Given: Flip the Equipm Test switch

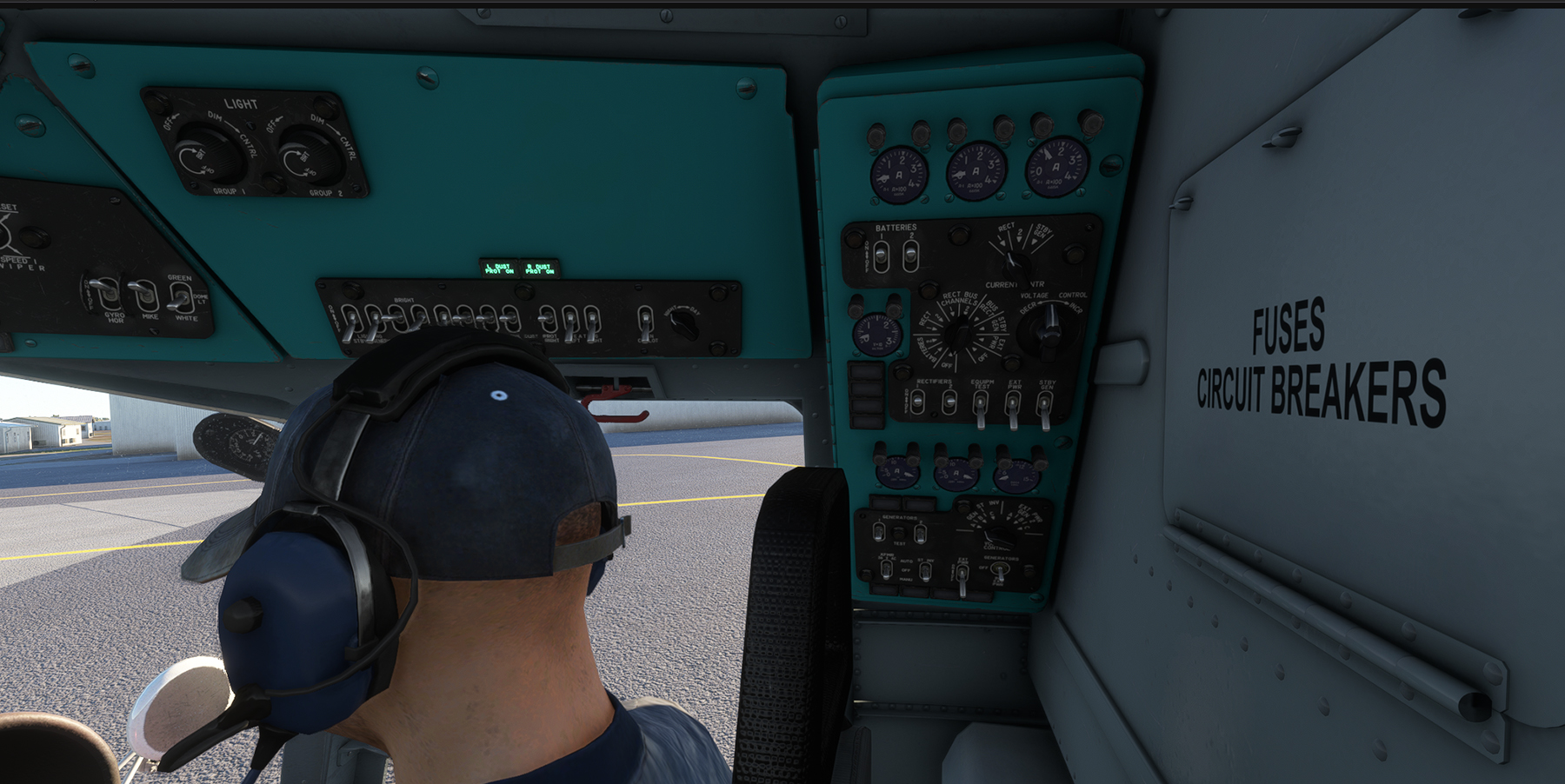Looking at the screenshot, I should click(981, 405).
